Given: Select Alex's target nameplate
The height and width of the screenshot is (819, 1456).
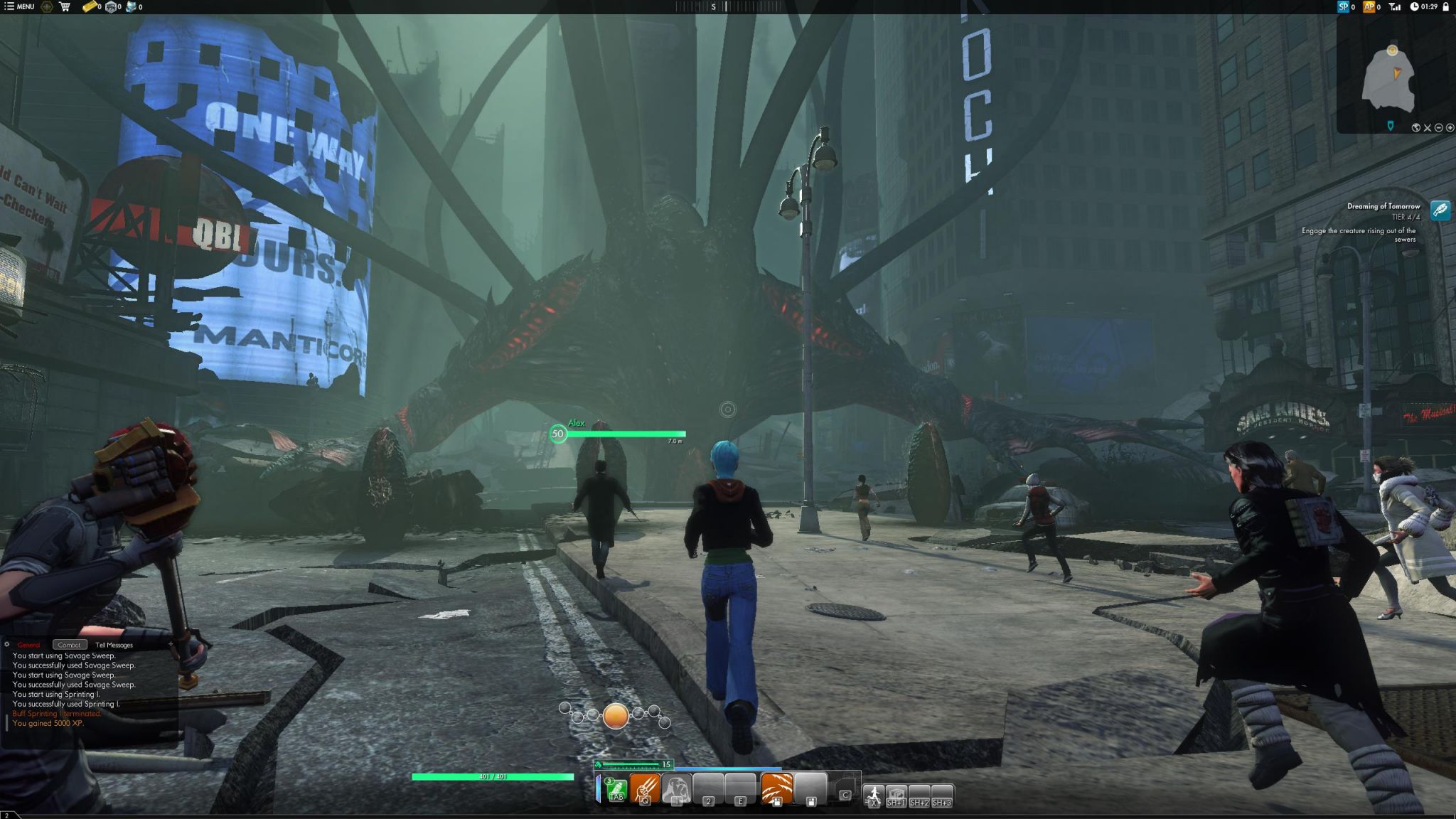Looking at the screenshot, I should (x=617, y=432).
